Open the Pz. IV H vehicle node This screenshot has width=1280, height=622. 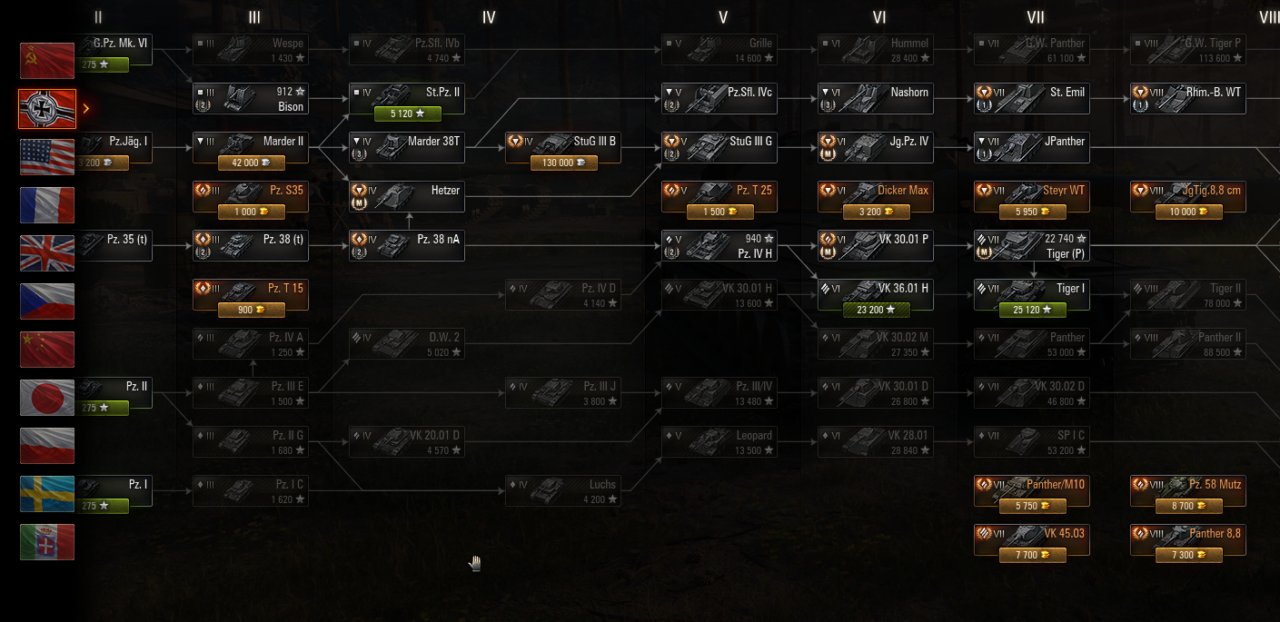pos(718,245)
